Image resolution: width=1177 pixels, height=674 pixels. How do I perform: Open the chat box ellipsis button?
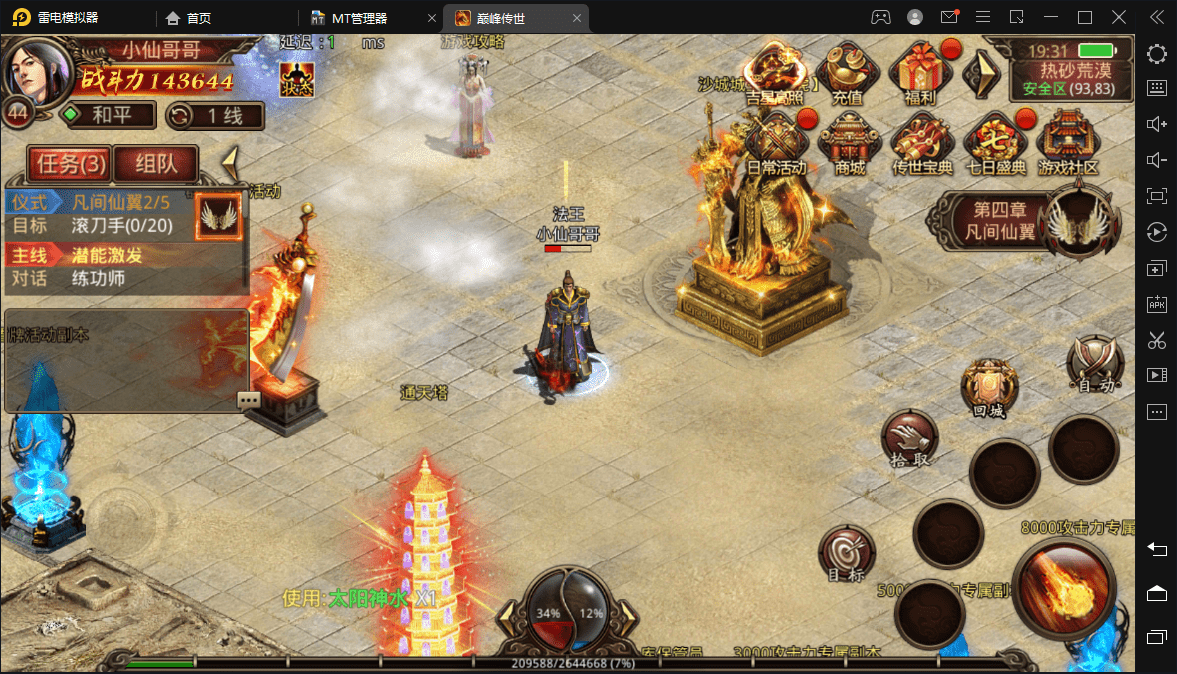249,400
